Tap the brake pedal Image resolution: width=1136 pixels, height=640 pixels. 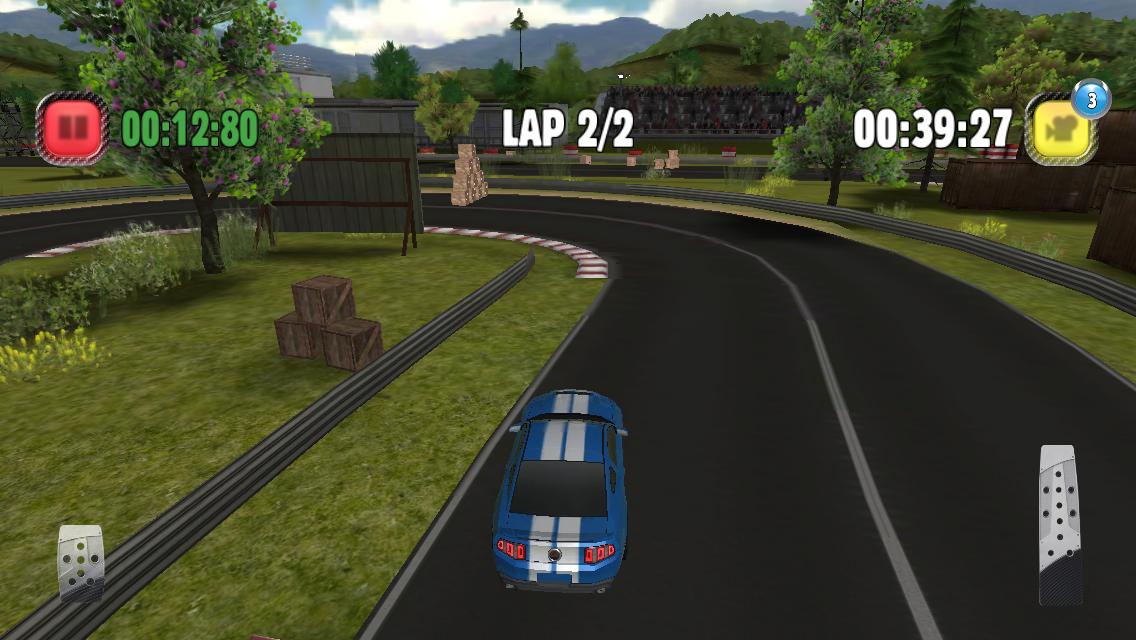click(81, 562)
